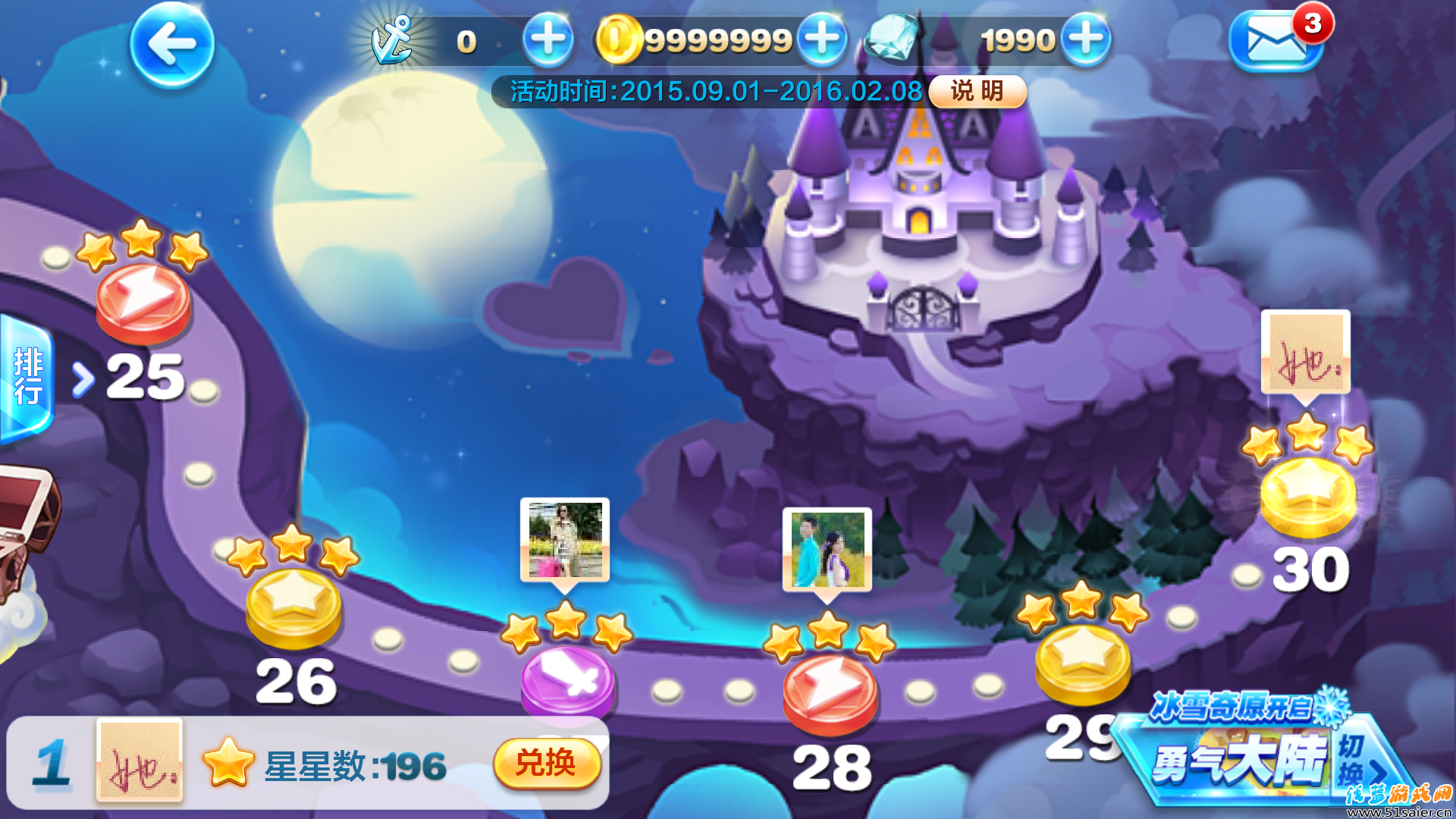The height and width of the screenshot is (819, 1456).
Task: Open the 说明 event description
Action: point(977,92)
